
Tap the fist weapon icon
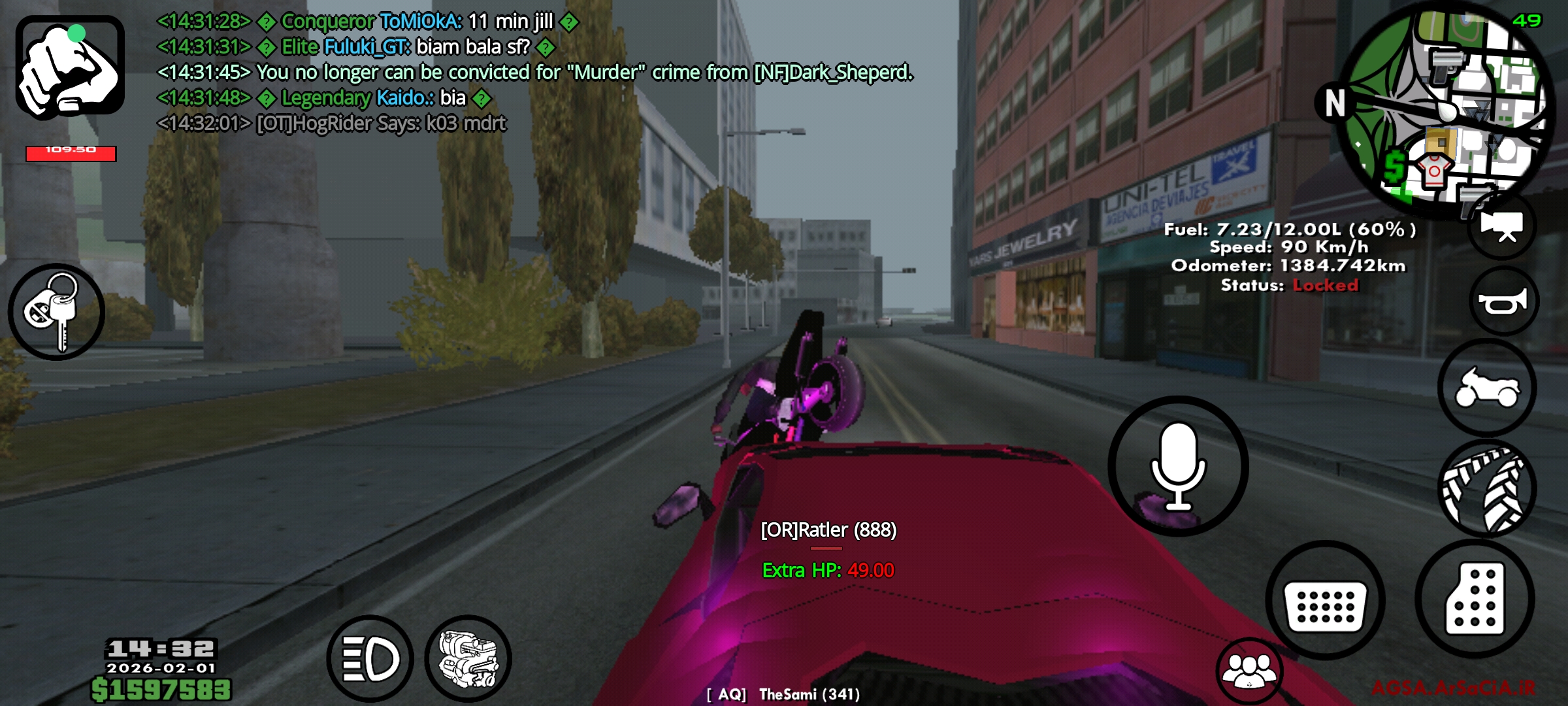click(x=70, y=67)
